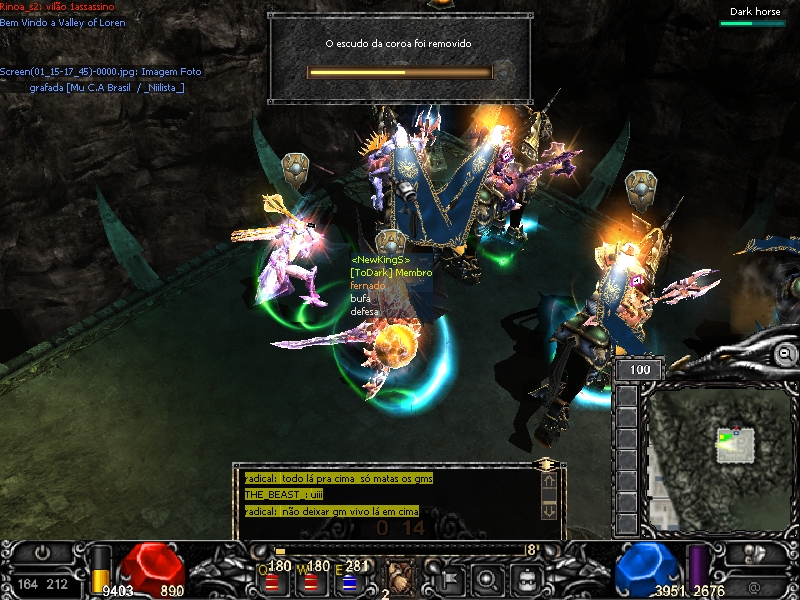The image size is (800, 600).
Task: Open the character face icon button
Action: pyautogui.click(x=527, y=577)
